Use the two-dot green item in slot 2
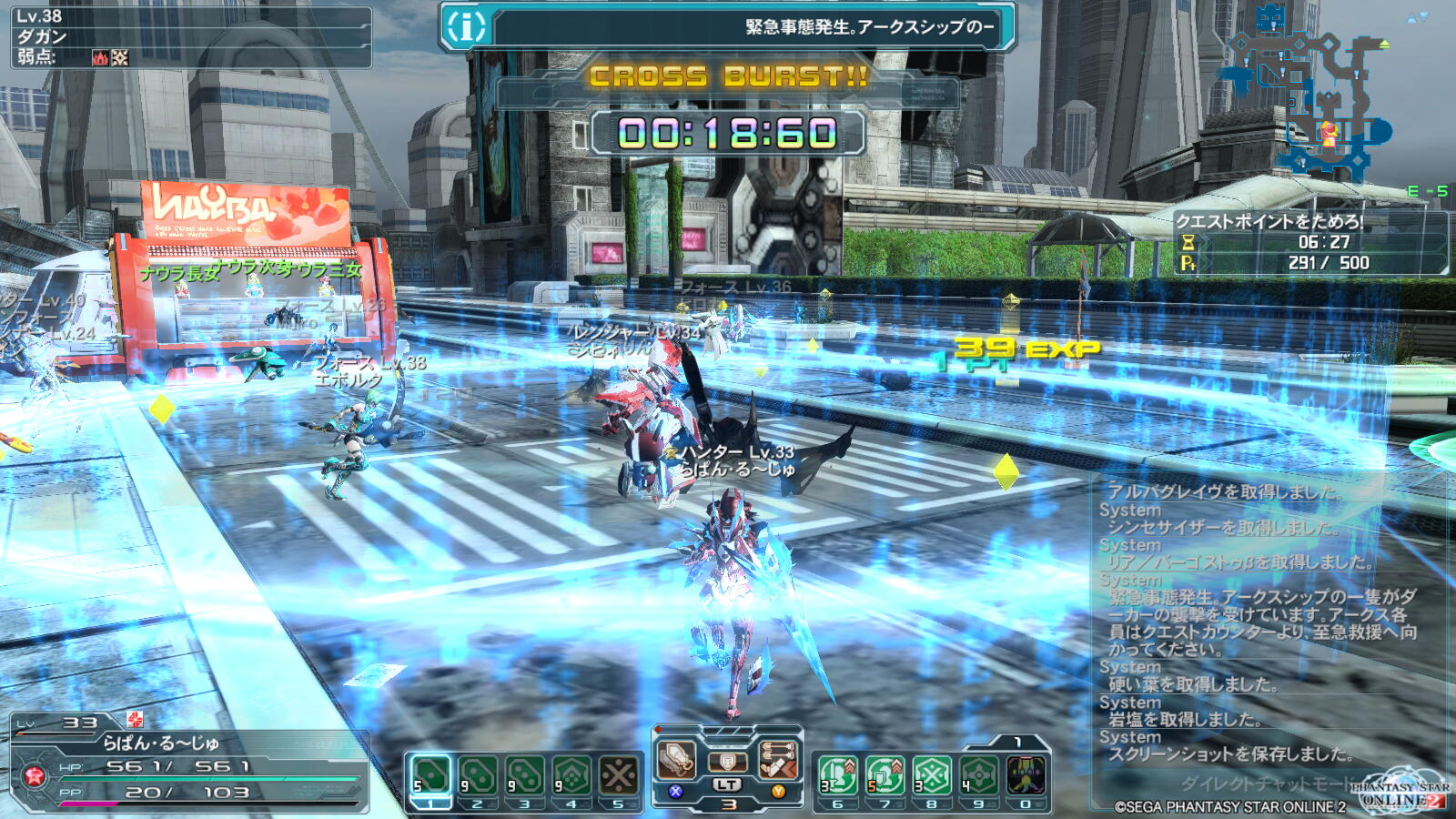Viewport: 1456px width, 819px height. point(478,776)
